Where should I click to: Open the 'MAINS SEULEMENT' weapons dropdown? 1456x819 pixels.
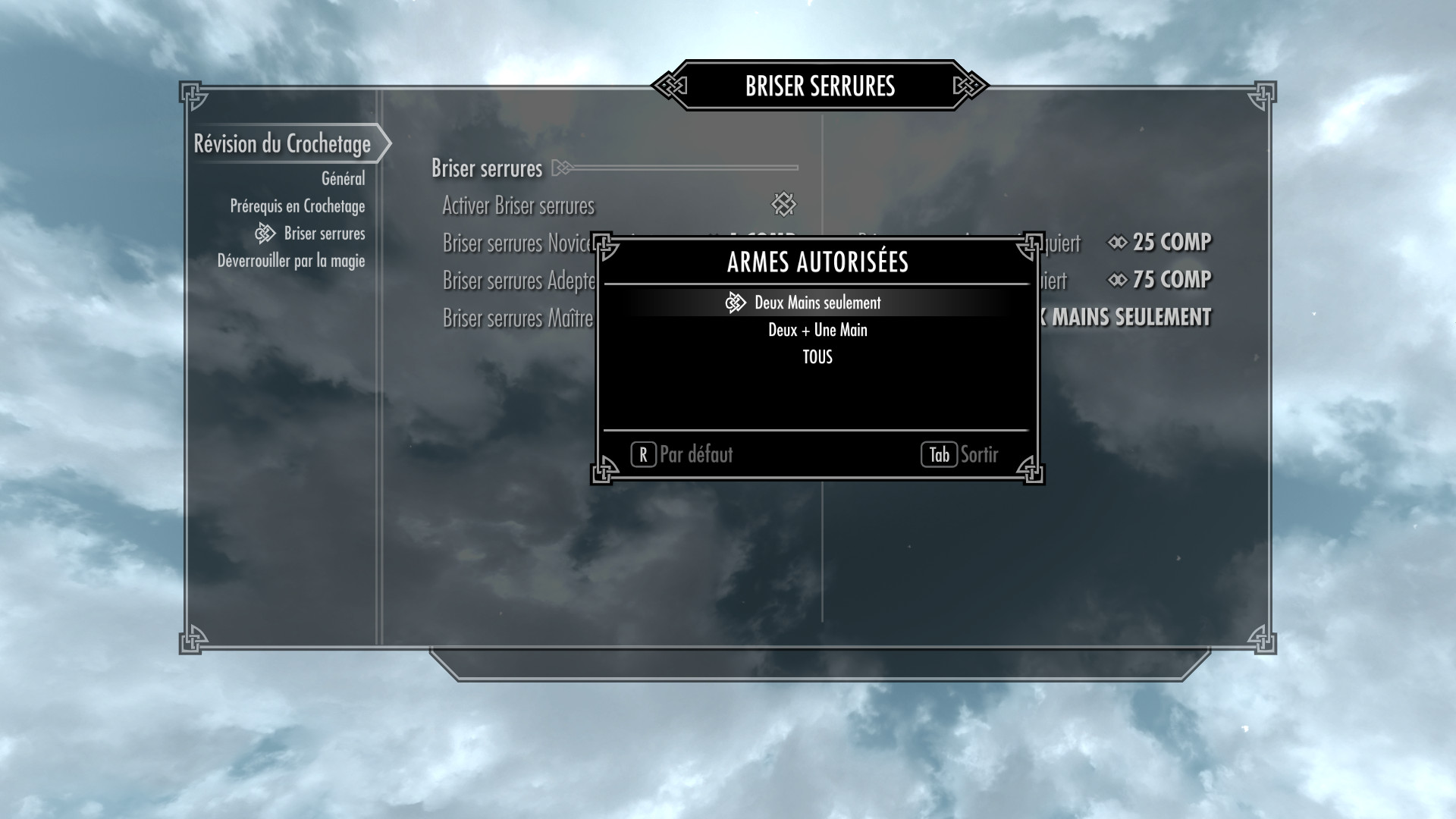[1130, 317]
